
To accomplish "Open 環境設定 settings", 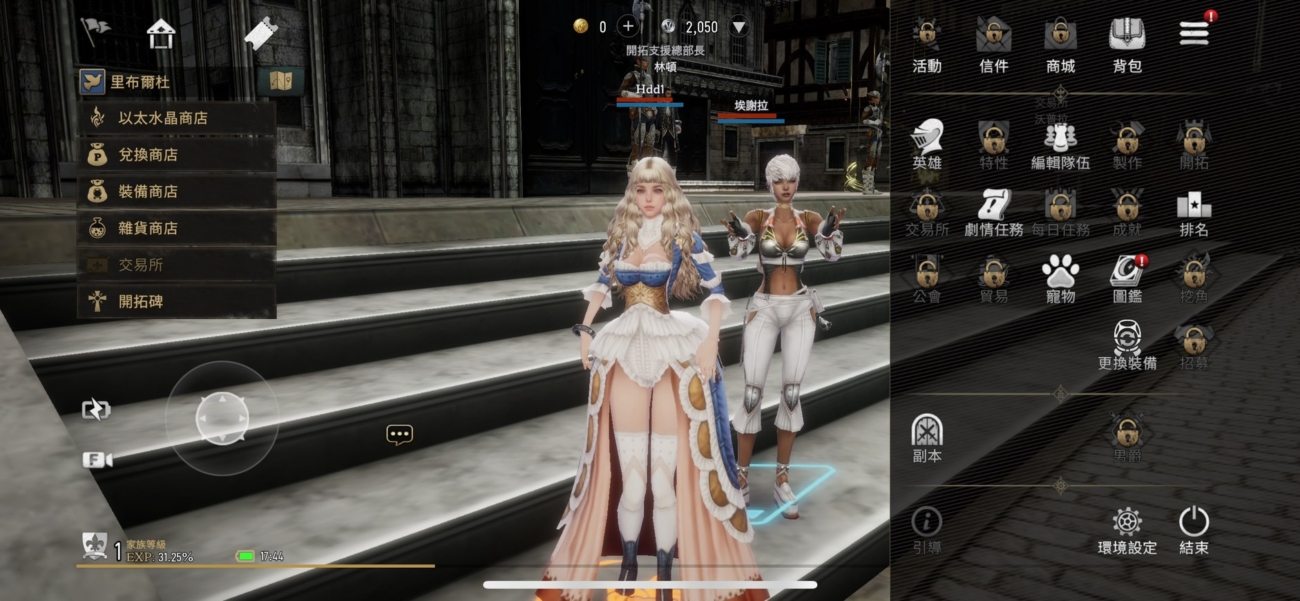I will [1127, 530].
